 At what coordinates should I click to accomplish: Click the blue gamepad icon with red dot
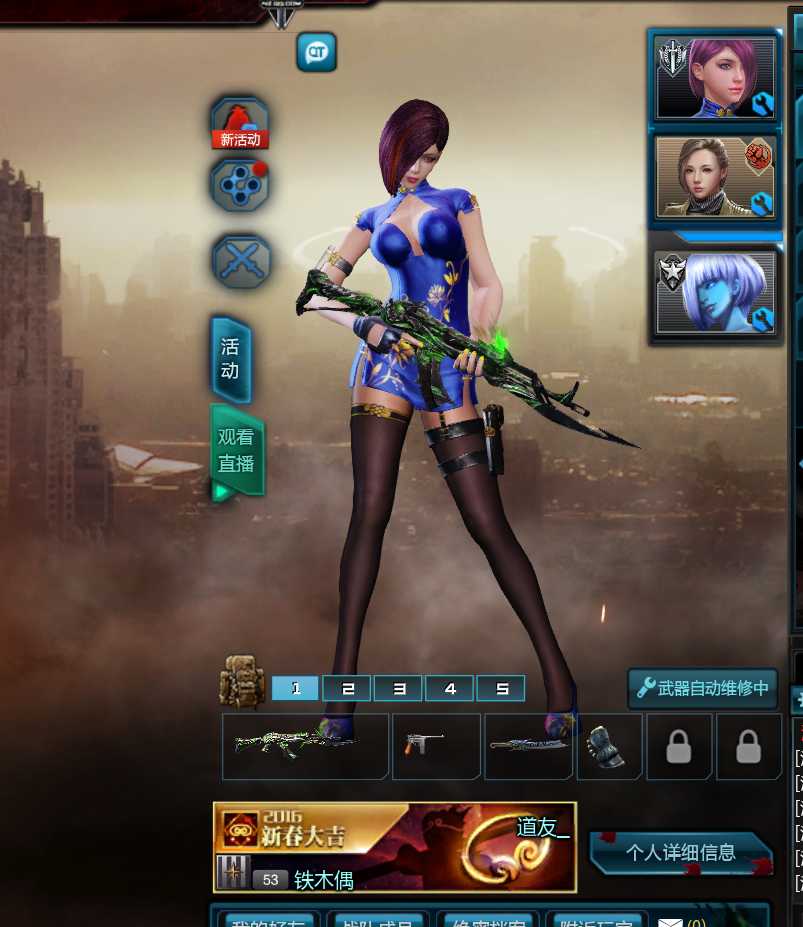click(x=240, y=184)
